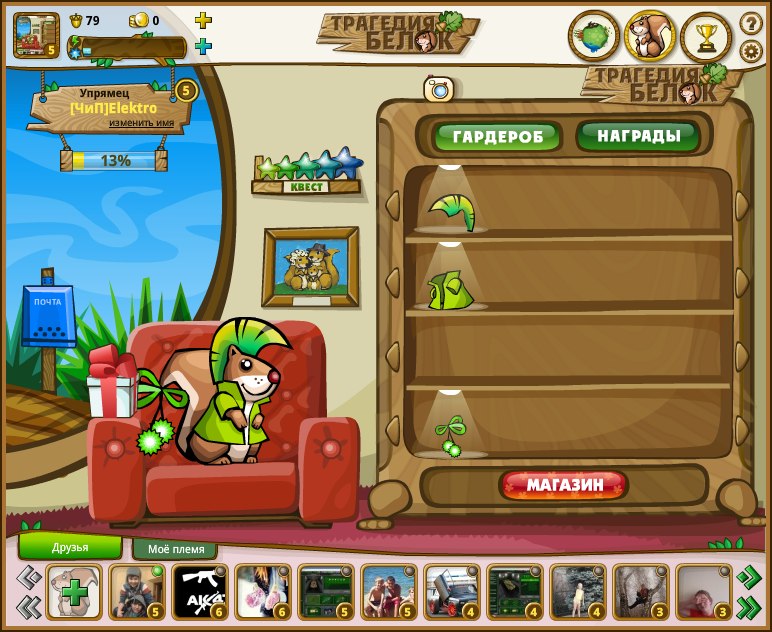
Task: Switch to the Моё племя tab
Action: (x=175, y=549)
